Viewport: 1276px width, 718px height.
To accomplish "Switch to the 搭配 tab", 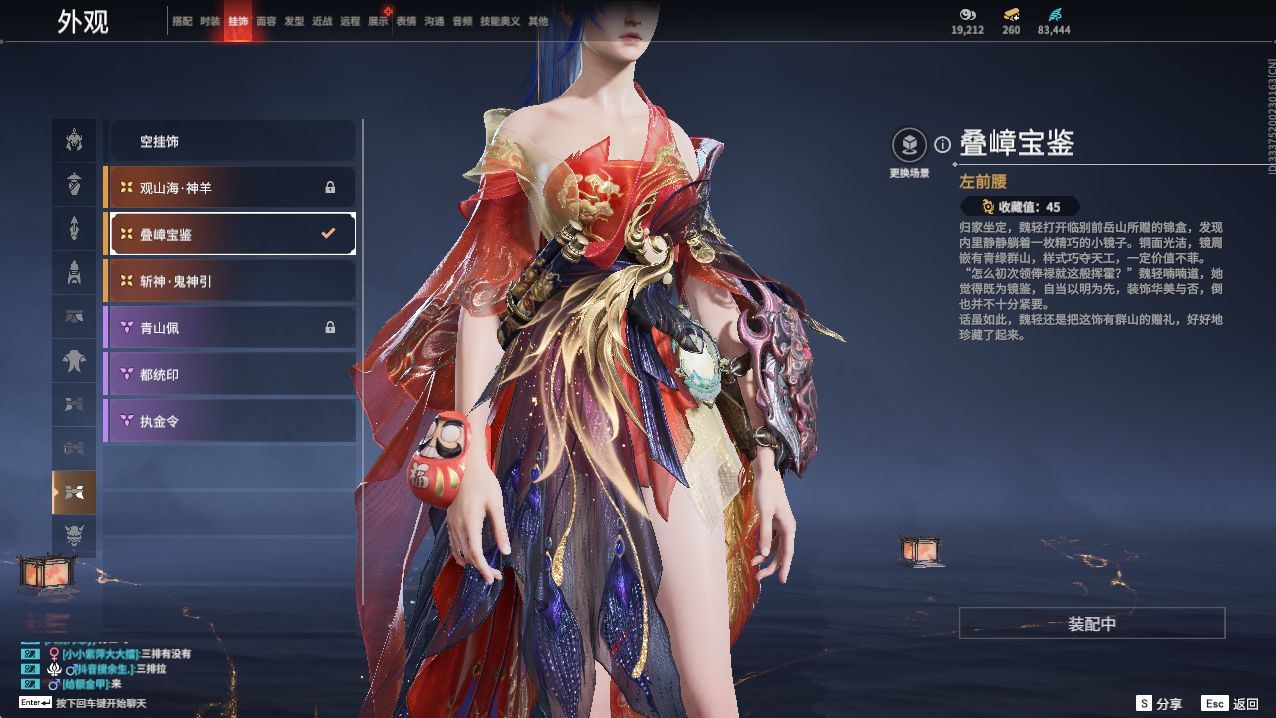I will [x=182, y=21].
